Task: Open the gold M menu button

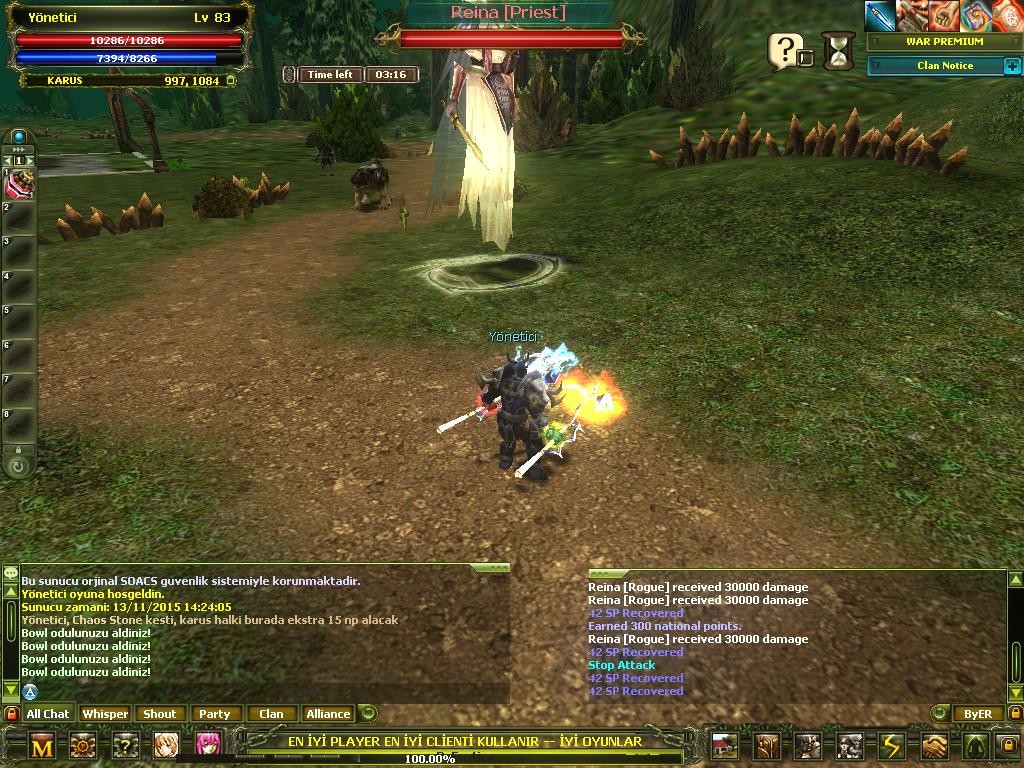Action: tap(42, 746)
